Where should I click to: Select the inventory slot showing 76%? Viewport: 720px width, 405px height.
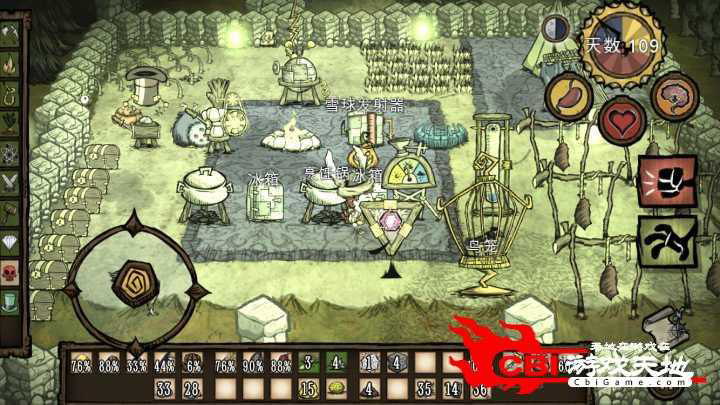pyautogui.click(x=82, y=363)
